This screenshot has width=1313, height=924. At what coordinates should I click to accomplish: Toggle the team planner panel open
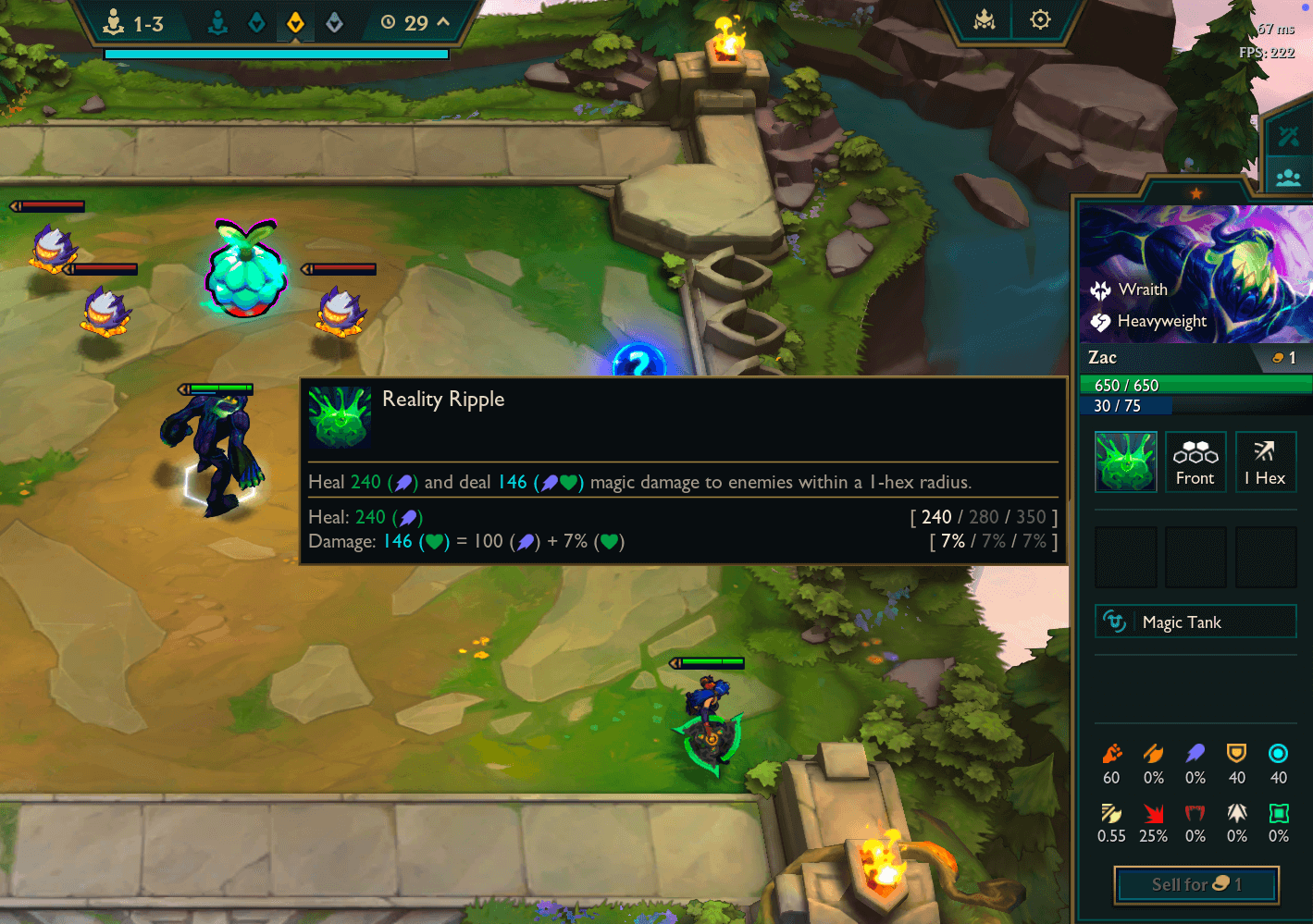1291,177
